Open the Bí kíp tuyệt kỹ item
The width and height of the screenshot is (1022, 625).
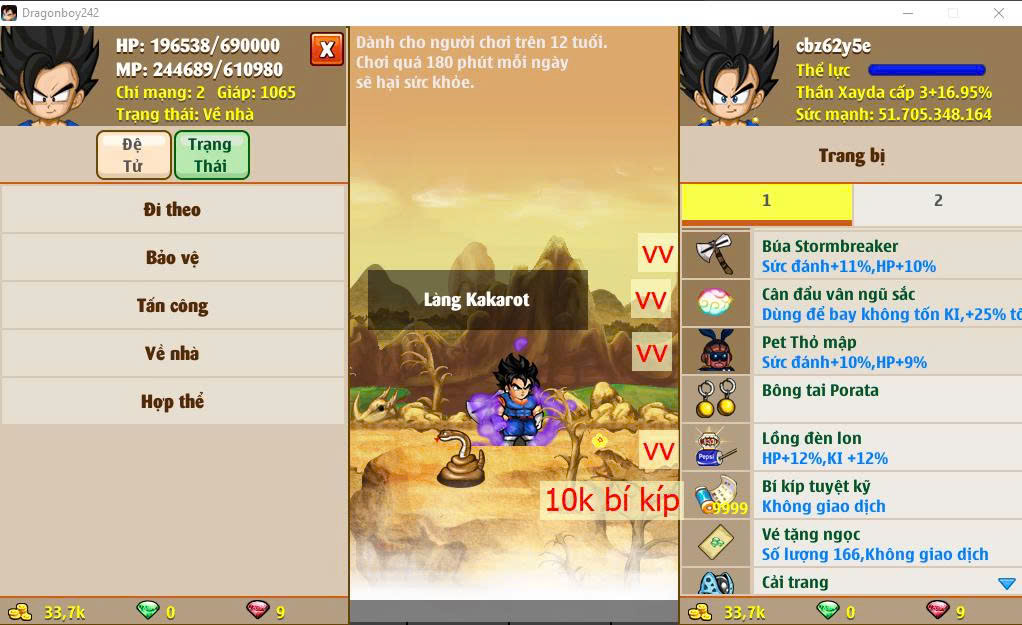click(x=850, y=496)
